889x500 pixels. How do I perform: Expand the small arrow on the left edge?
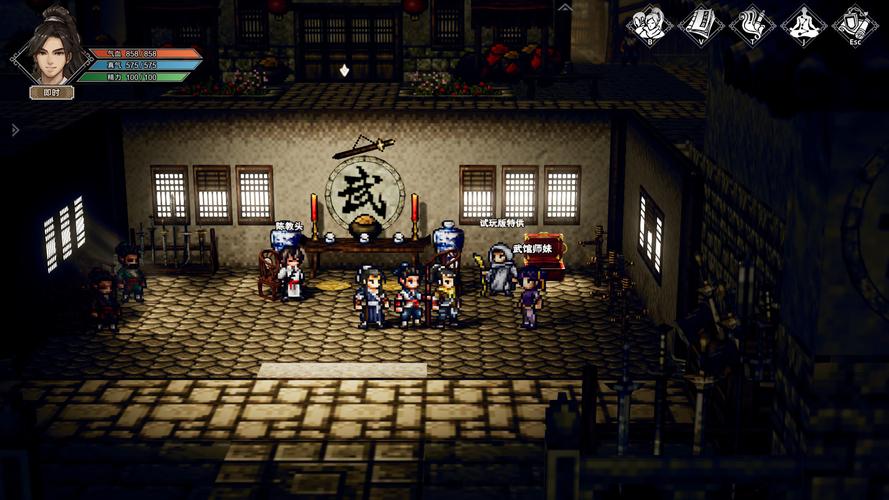[14, 129]
